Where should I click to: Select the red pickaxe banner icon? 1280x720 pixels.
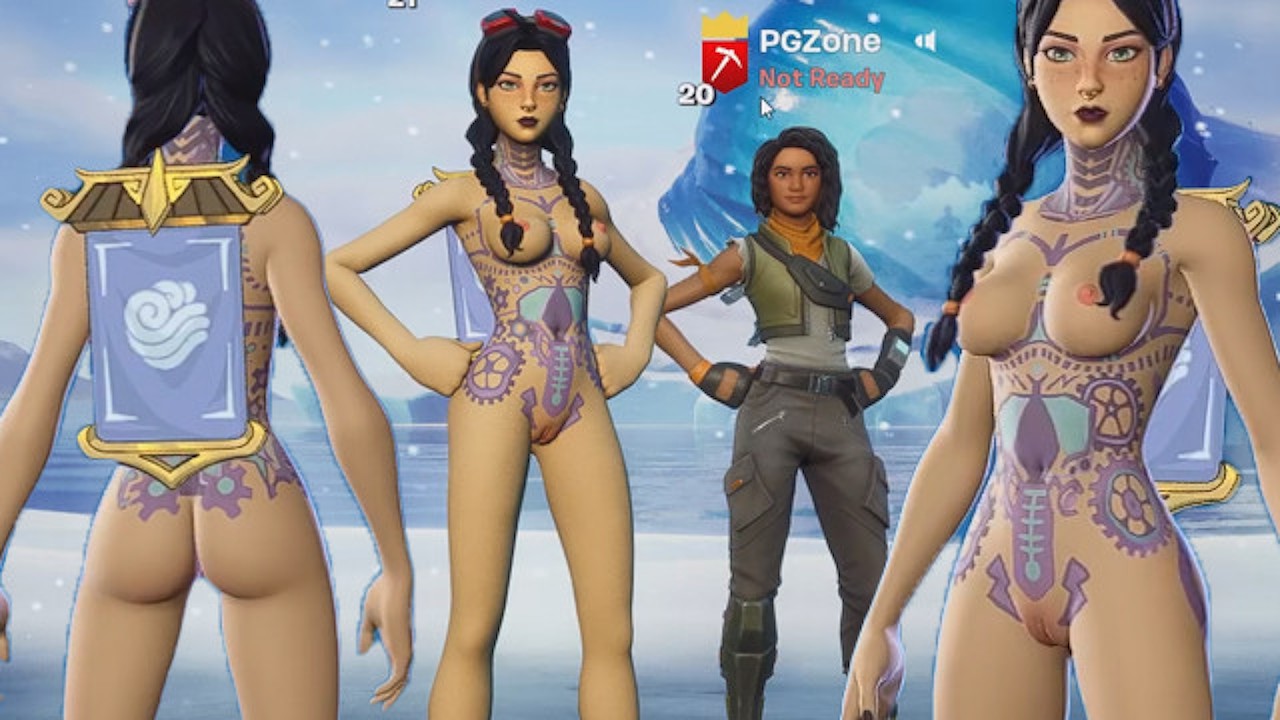(724, 63)
